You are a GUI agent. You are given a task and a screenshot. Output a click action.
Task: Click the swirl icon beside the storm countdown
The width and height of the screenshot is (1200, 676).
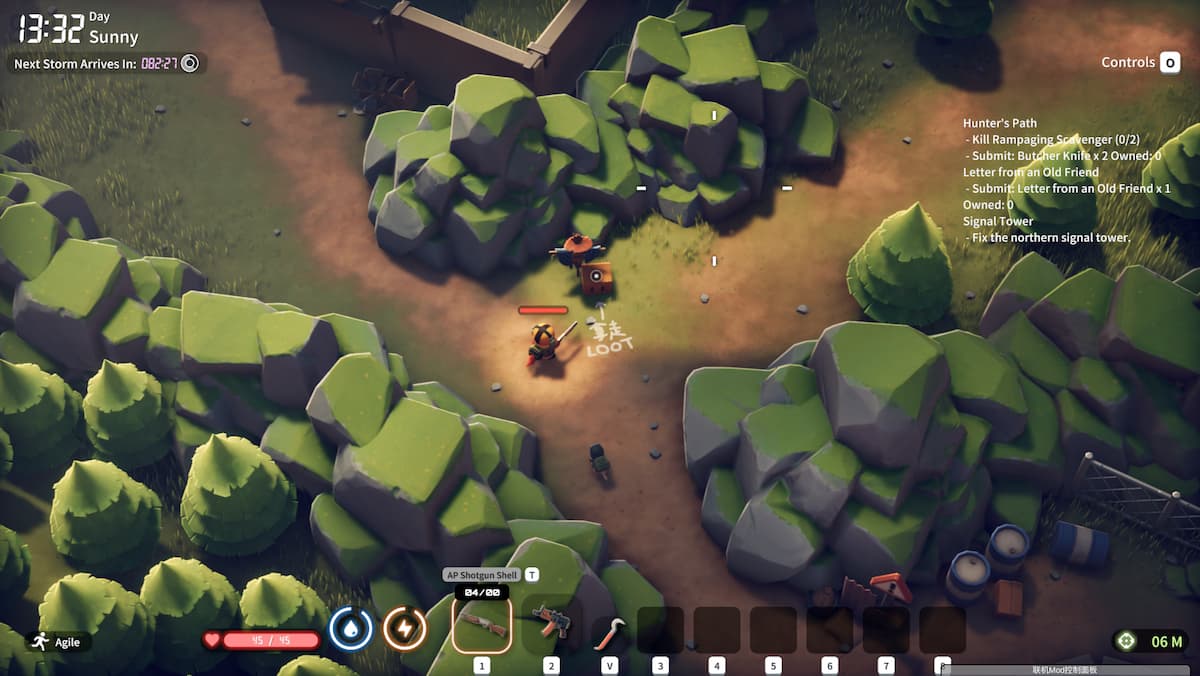click(x=190, y=63)
